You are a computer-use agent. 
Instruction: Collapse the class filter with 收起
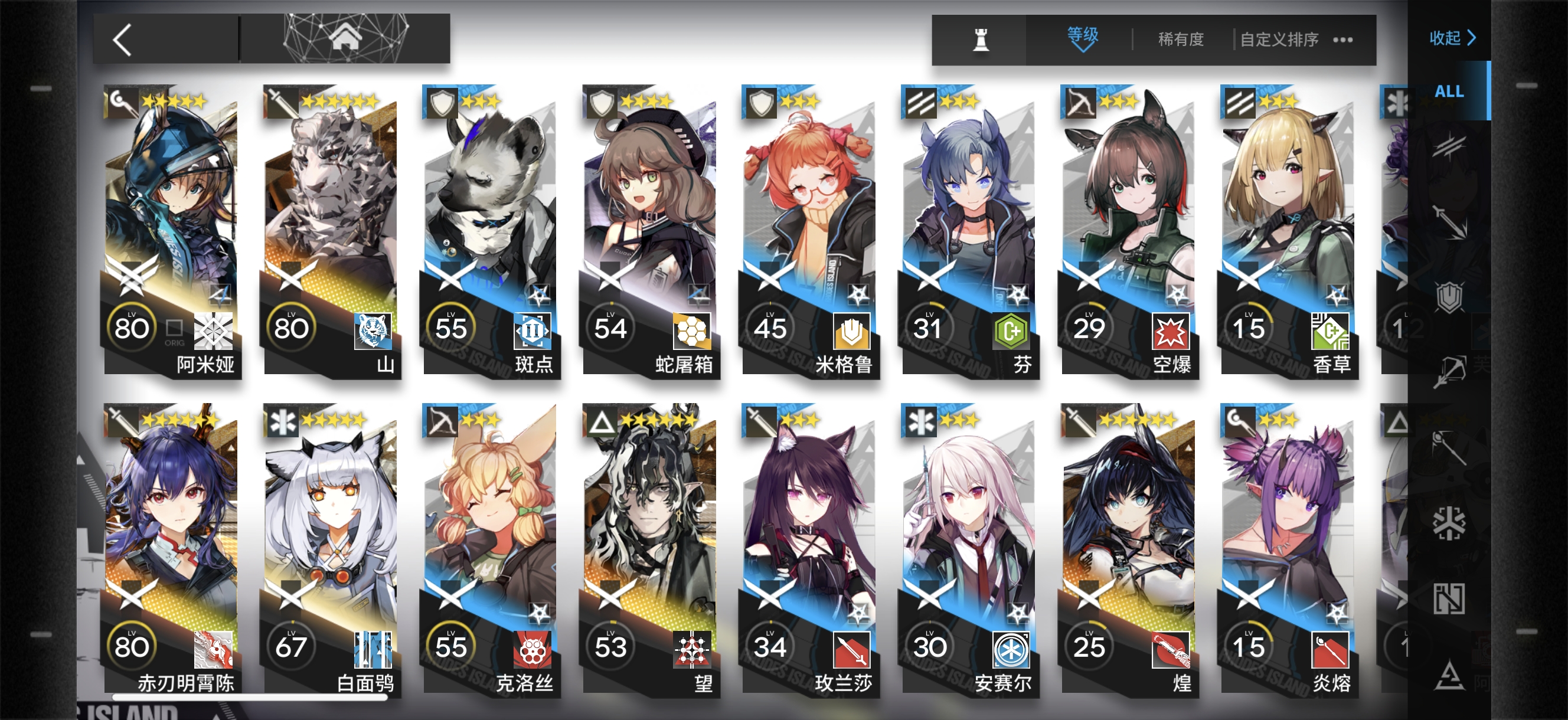pyautogui.click(x=1452, y=38)
